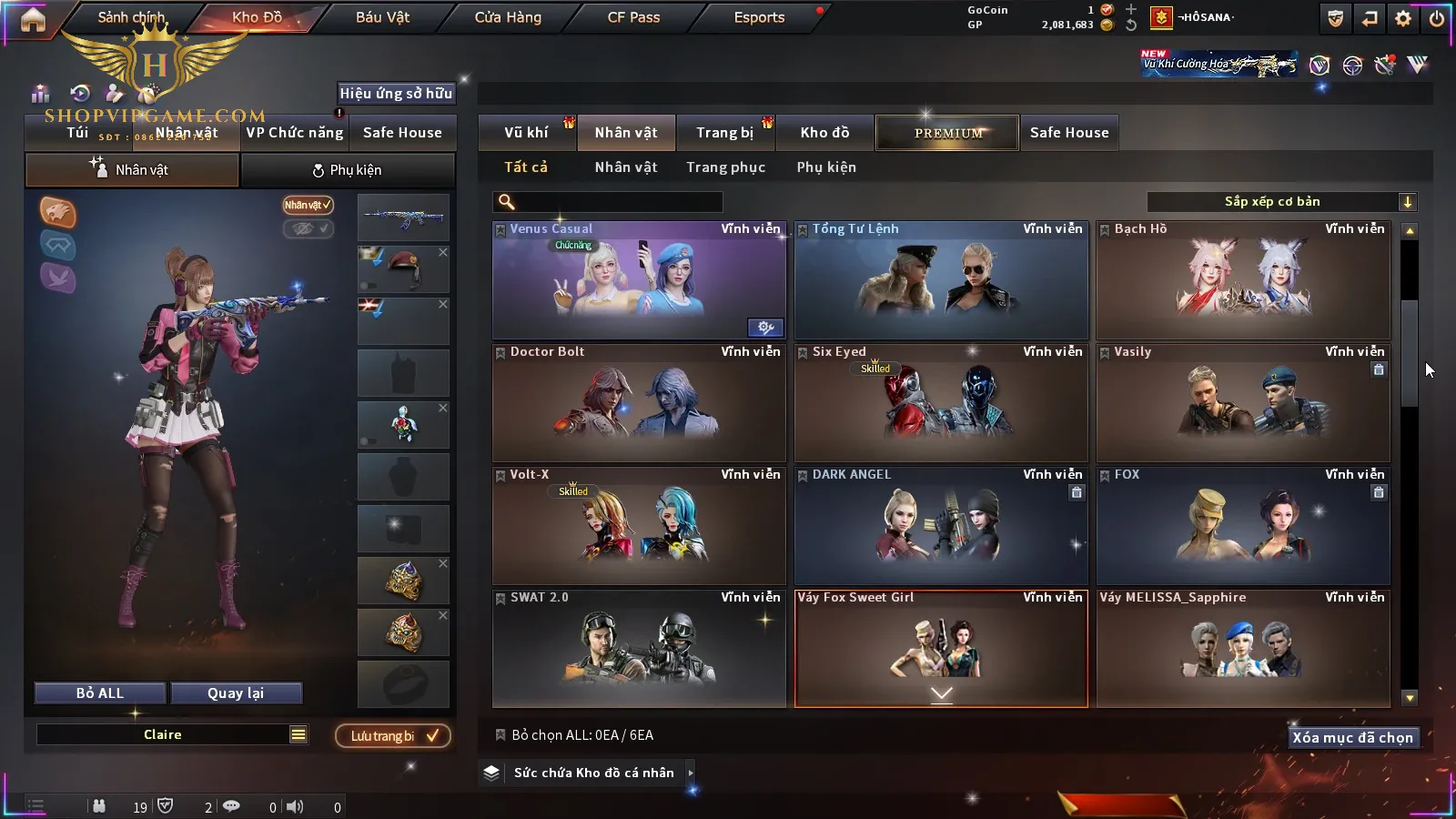The image size is (1456, 819).
Task: Choose Váy MELISSA_Sapphire outfit
Action: point(1243,649)
